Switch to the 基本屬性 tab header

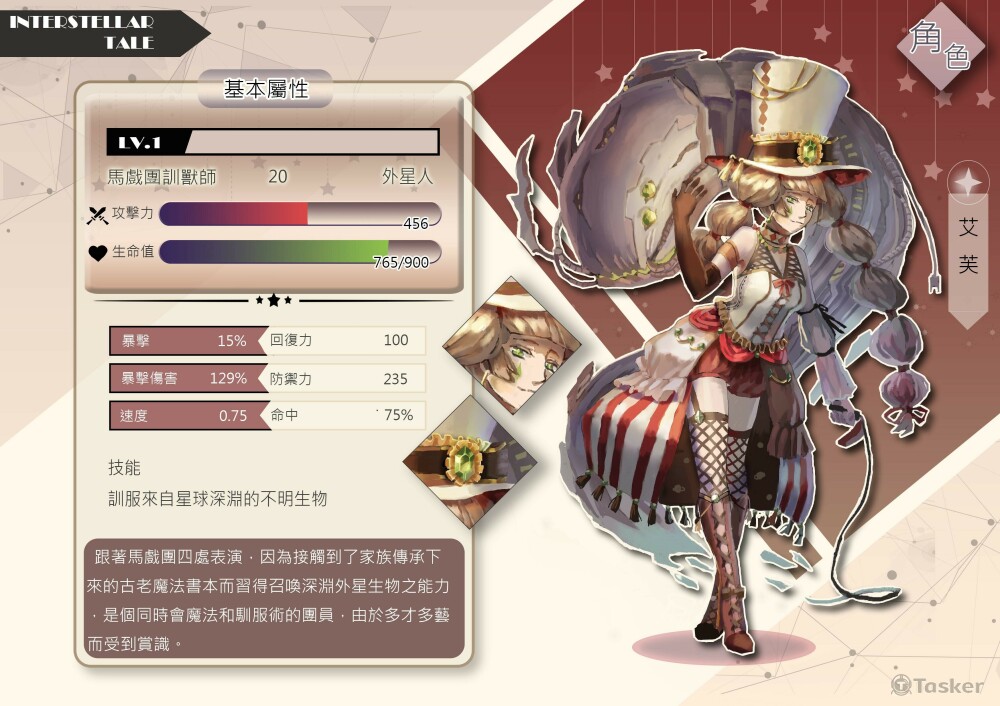(265, 89)
